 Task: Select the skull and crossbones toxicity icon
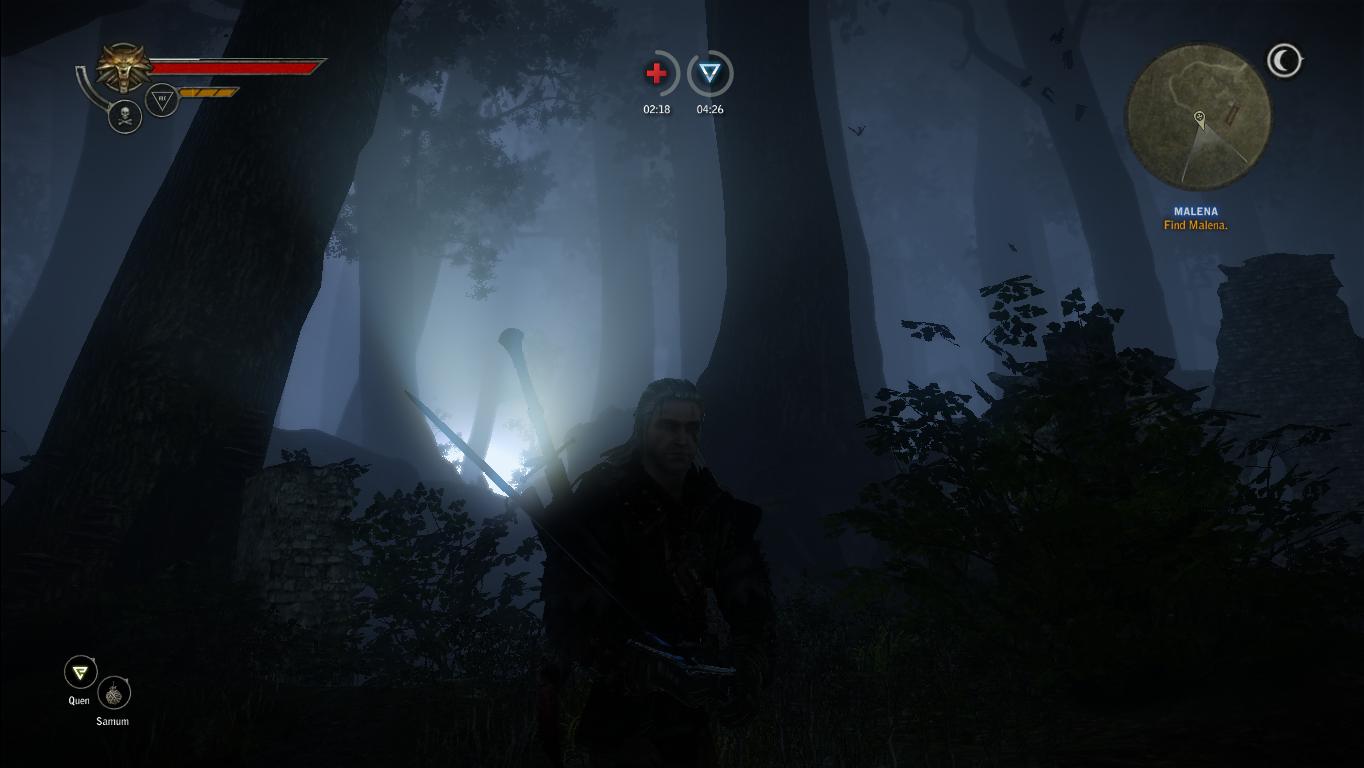tap(125, 117)
